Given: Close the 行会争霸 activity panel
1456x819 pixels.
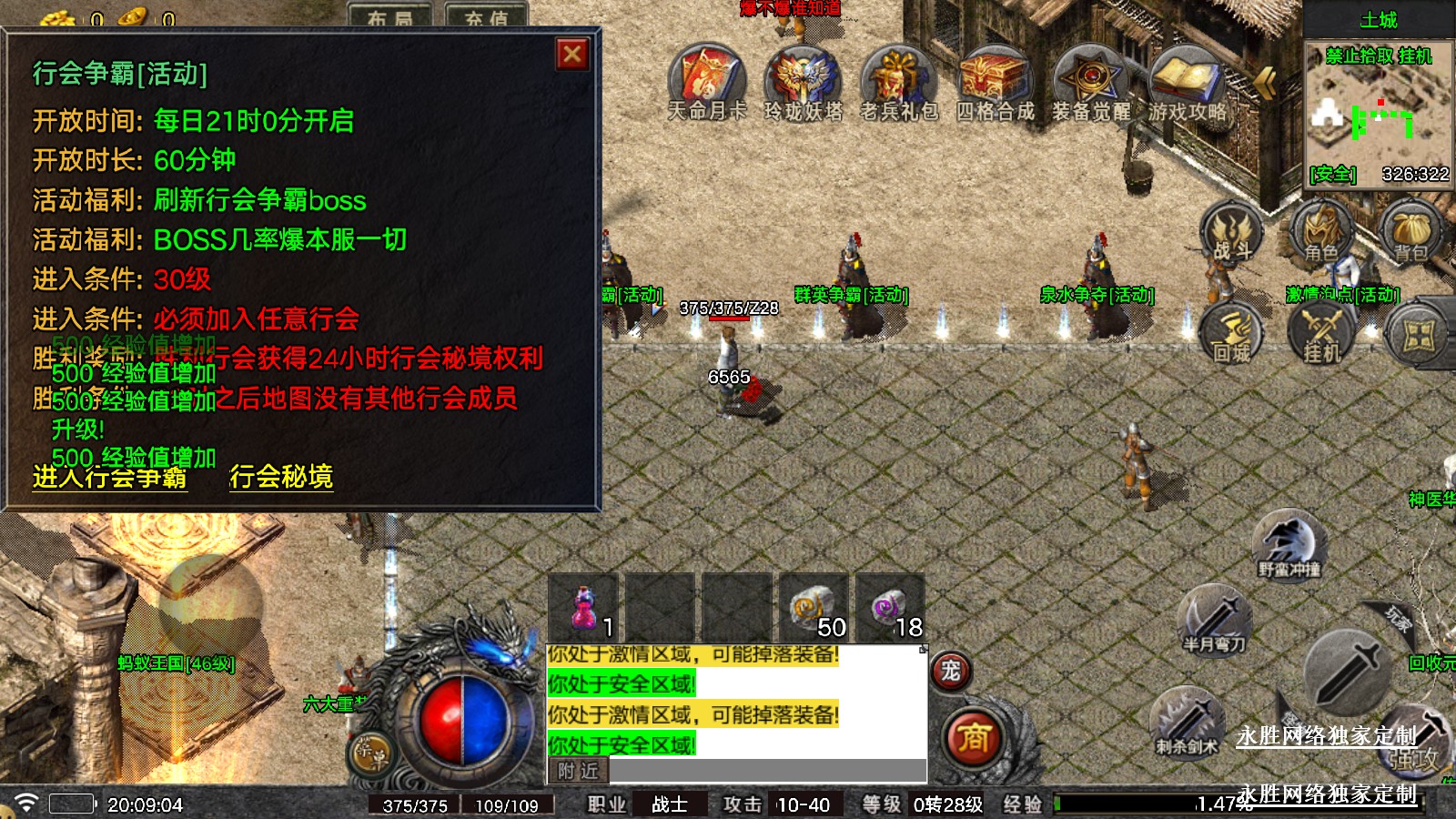Looking at the screenshot, I should [x=572, y=55].
